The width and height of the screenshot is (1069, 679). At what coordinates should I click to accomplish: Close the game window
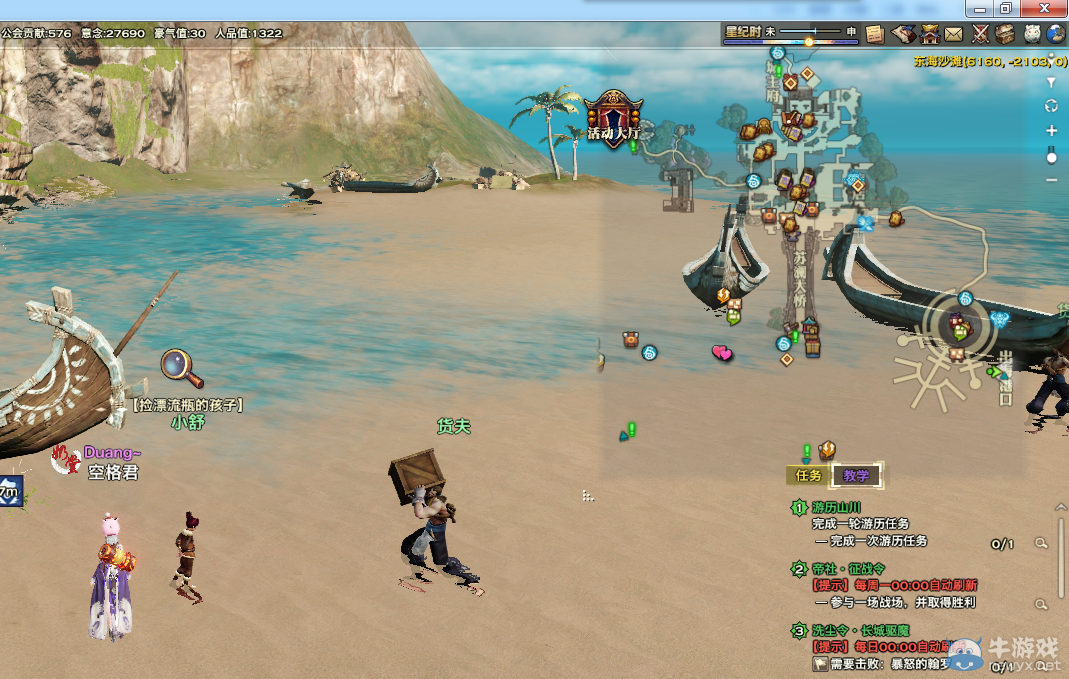[1047, 8]
